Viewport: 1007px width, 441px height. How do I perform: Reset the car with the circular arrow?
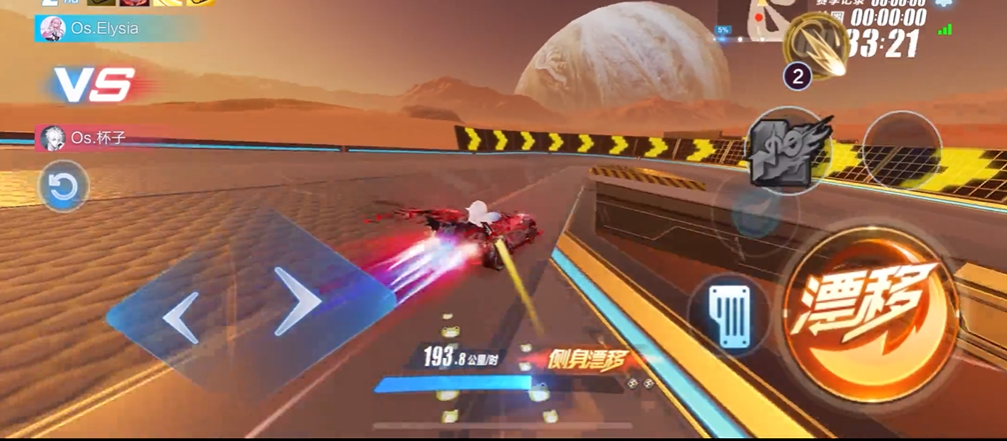(63, 187)
